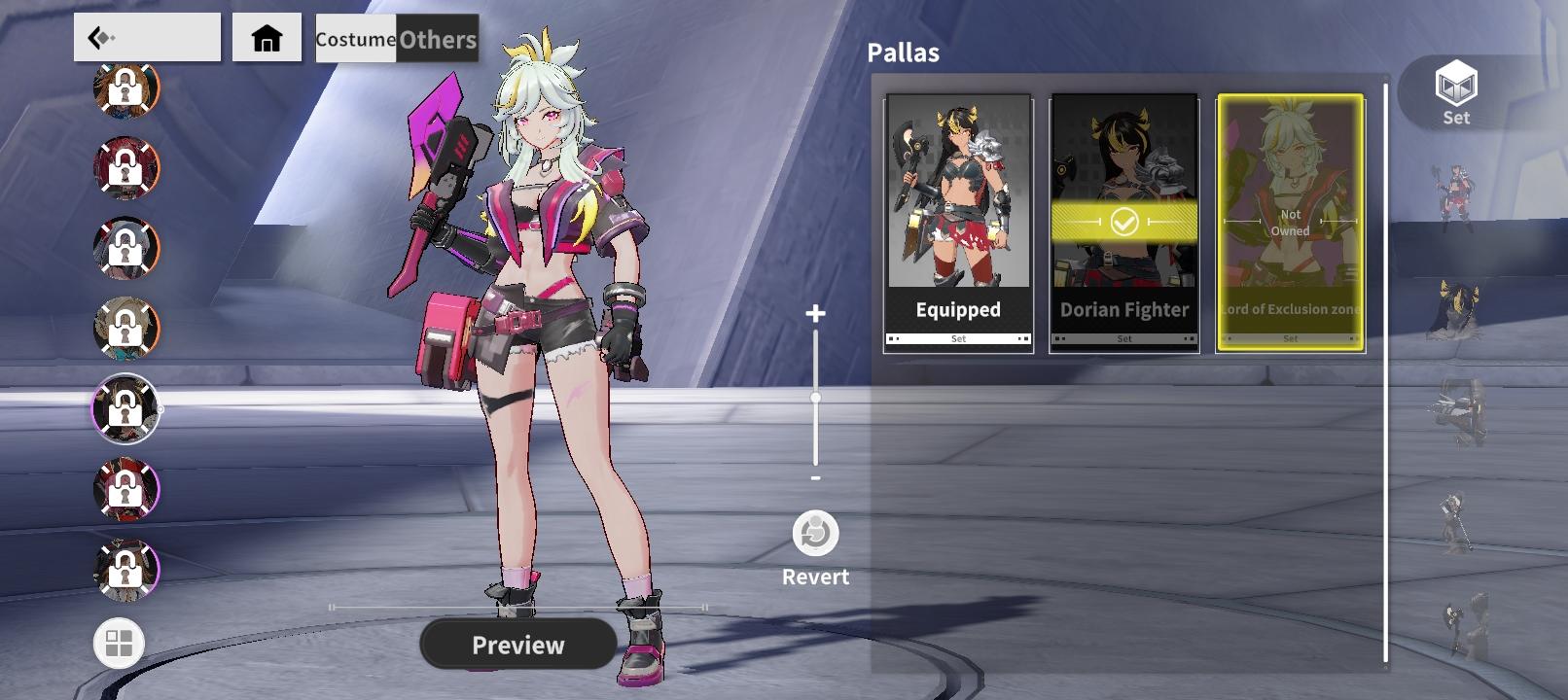Zoom out with the minus button
Viewport: 1568px width, 700px height.
tap(815, 478)
